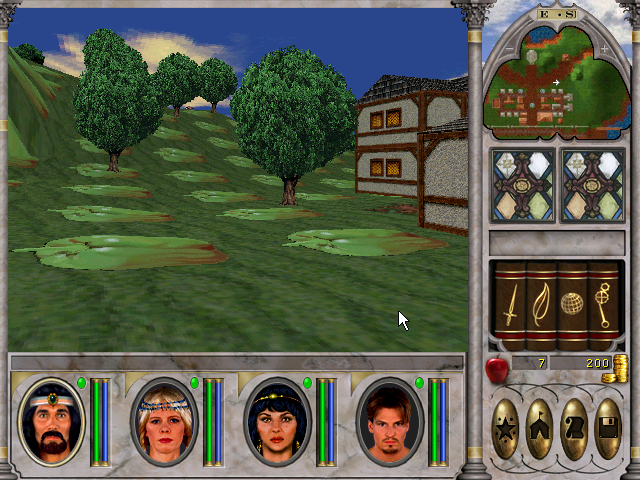Choose the dark-haired woman's portrait
This screenshot has height=480, width=640.
[278, 422]
